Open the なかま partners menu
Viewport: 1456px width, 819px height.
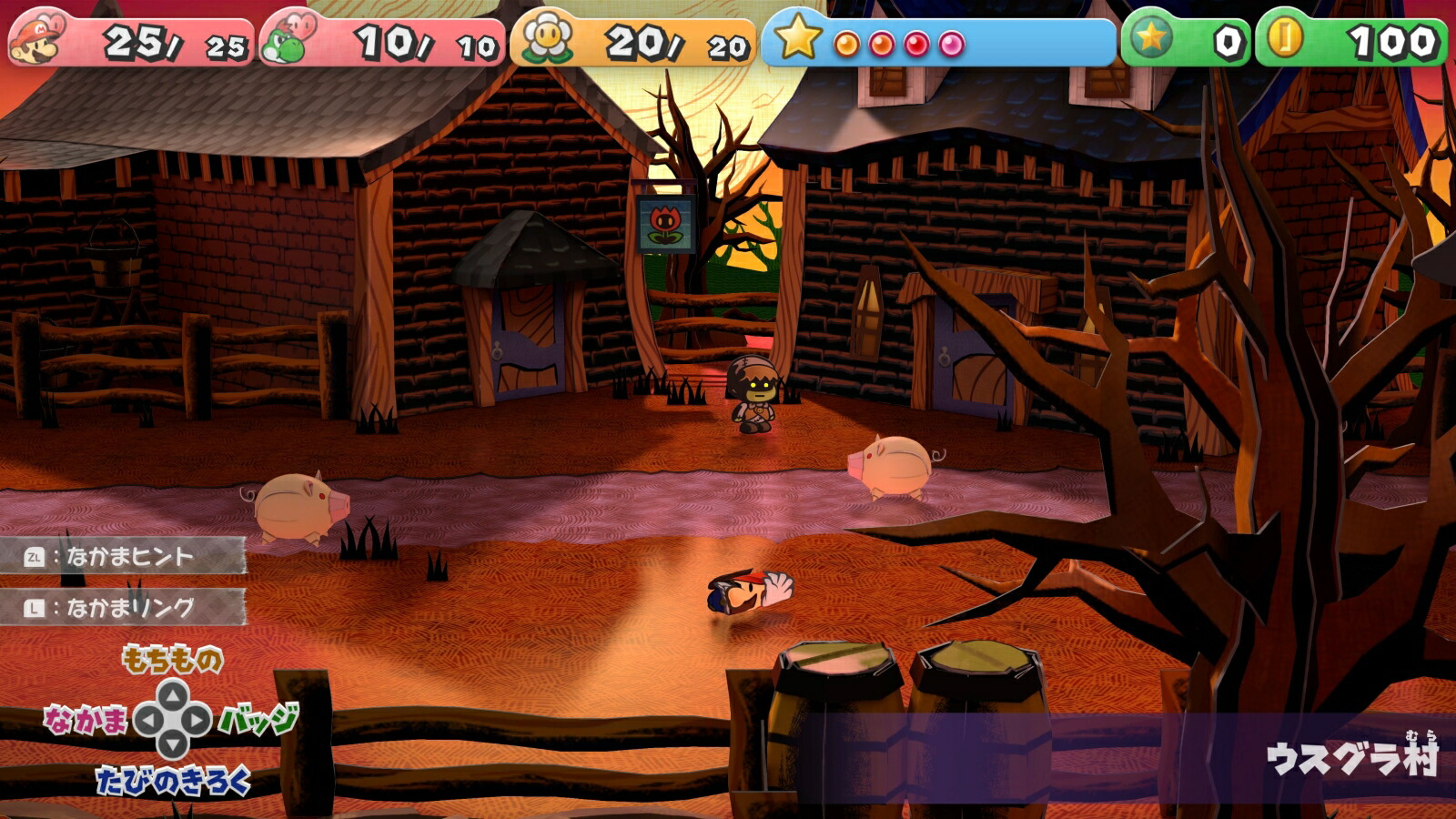(86, 721)
